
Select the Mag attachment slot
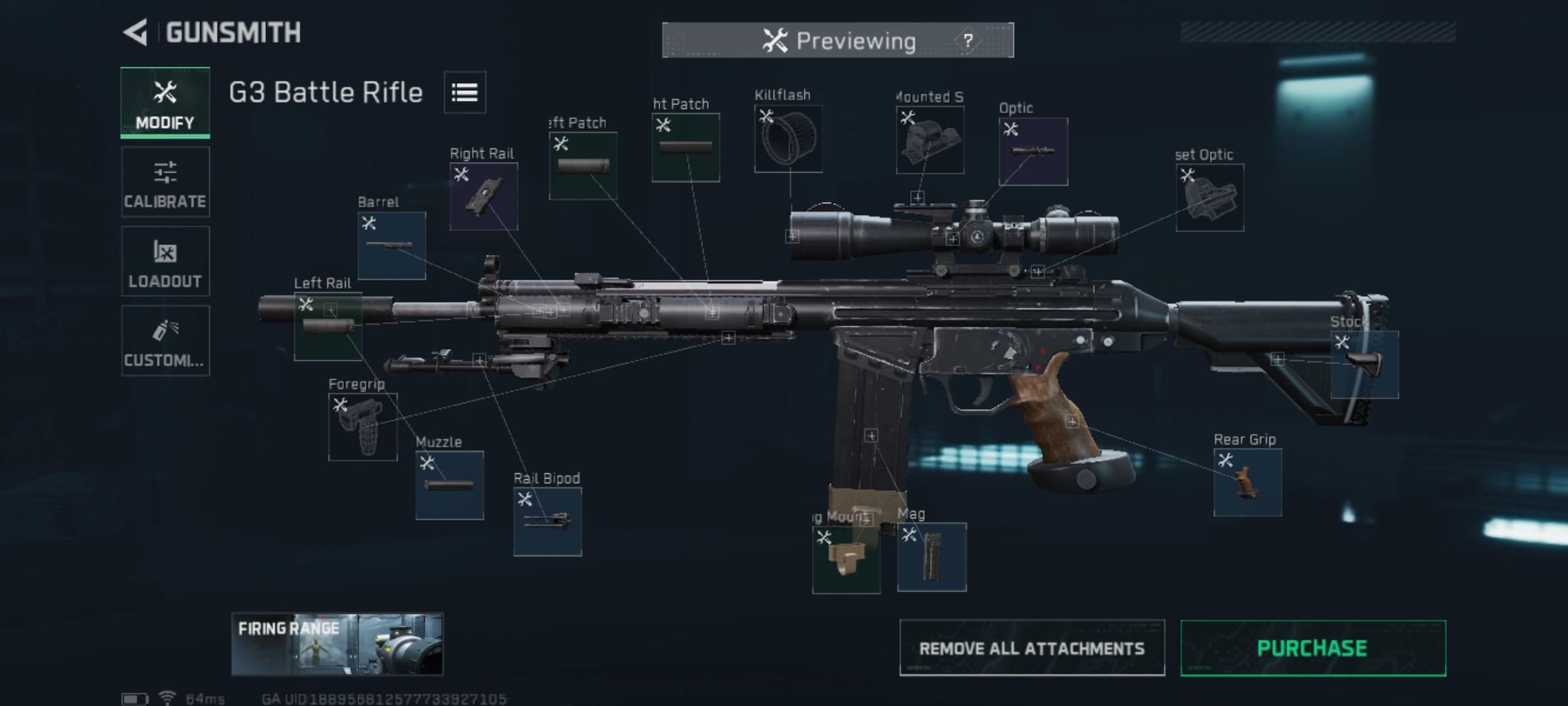(x=932, y=557)
